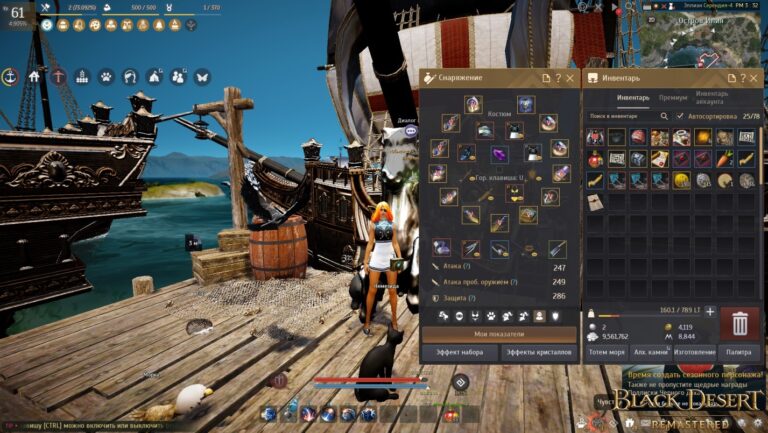Open the butterfly fairy icon
Screen dimensions: 768x433
tap(202, 76)
